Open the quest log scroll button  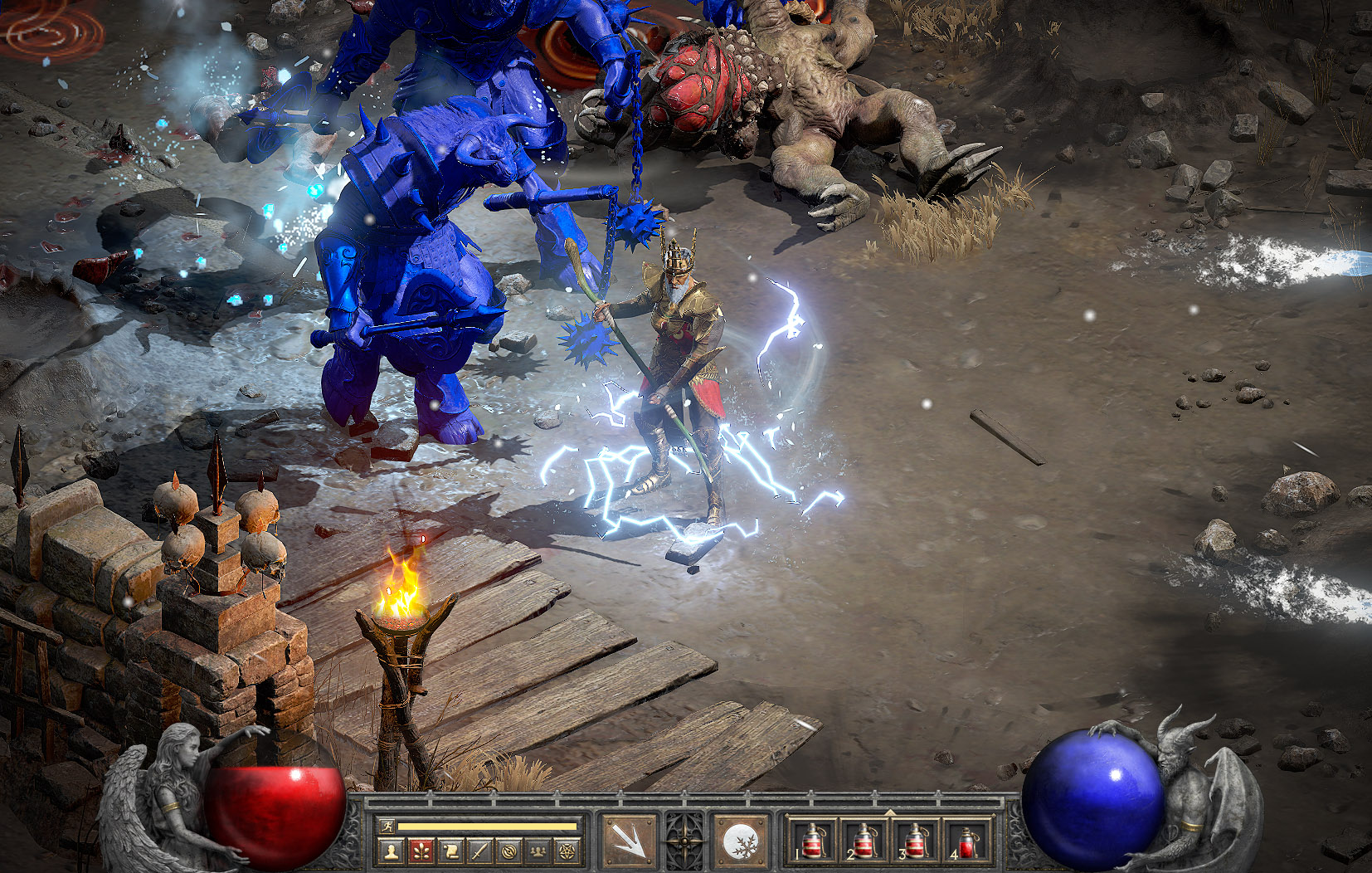coord(450,850)
